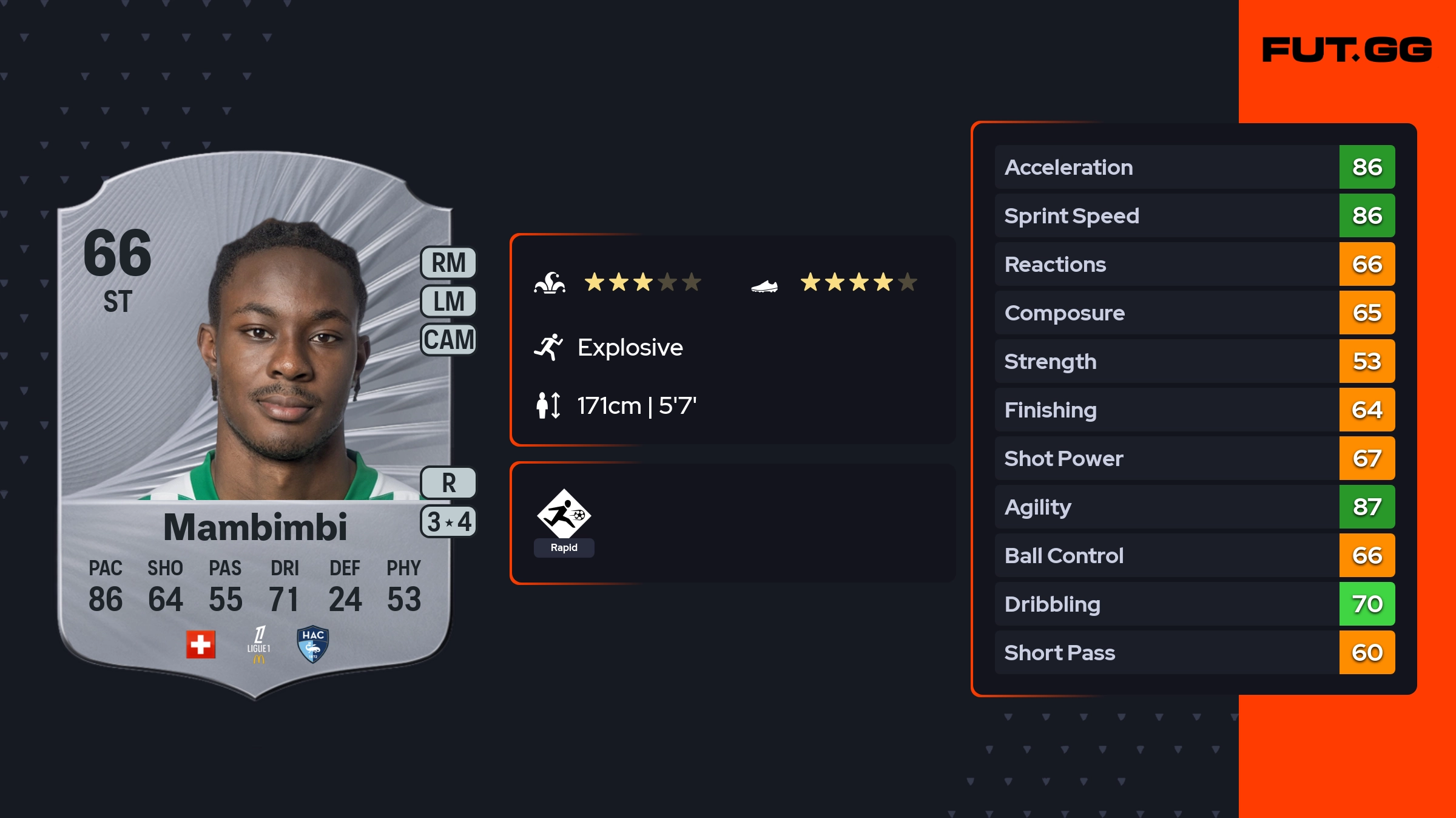
Task: Click the Ligue 1 league logo
Action: (x=259, y=644)
